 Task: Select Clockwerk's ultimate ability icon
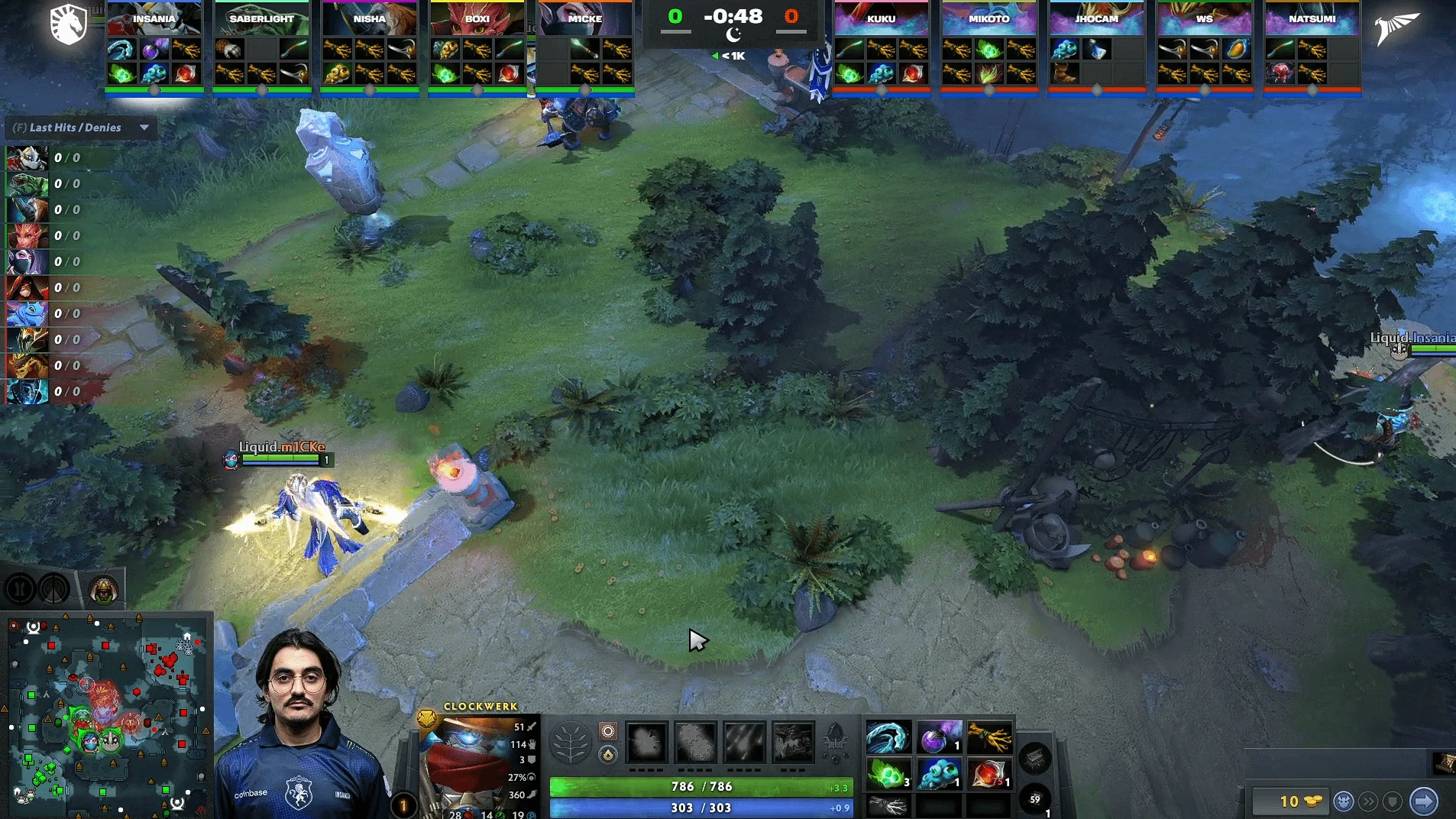pos(793,742)
